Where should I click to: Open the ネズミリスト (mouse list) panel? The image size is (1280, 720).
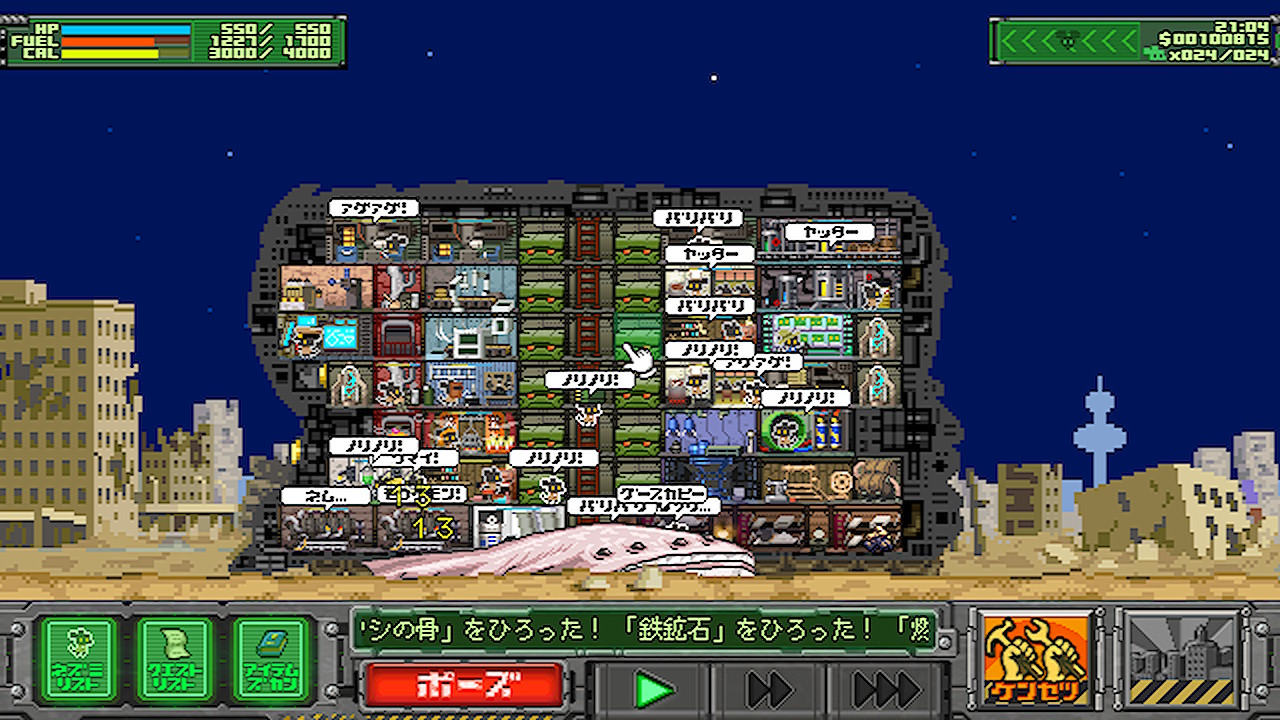[78, 659]
